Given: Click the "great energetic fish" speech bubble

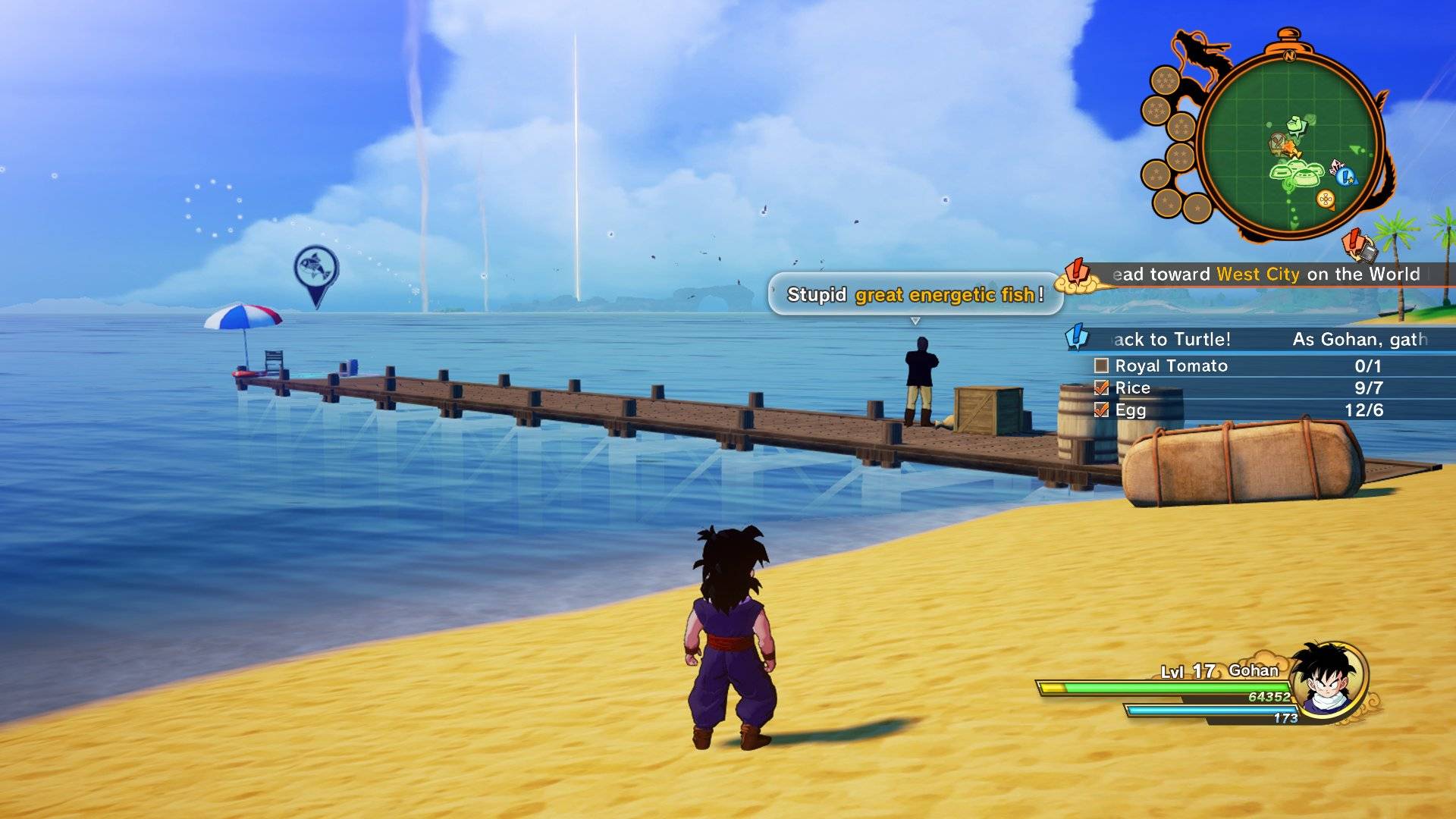Looking at the screenshot, I should 915,294.
